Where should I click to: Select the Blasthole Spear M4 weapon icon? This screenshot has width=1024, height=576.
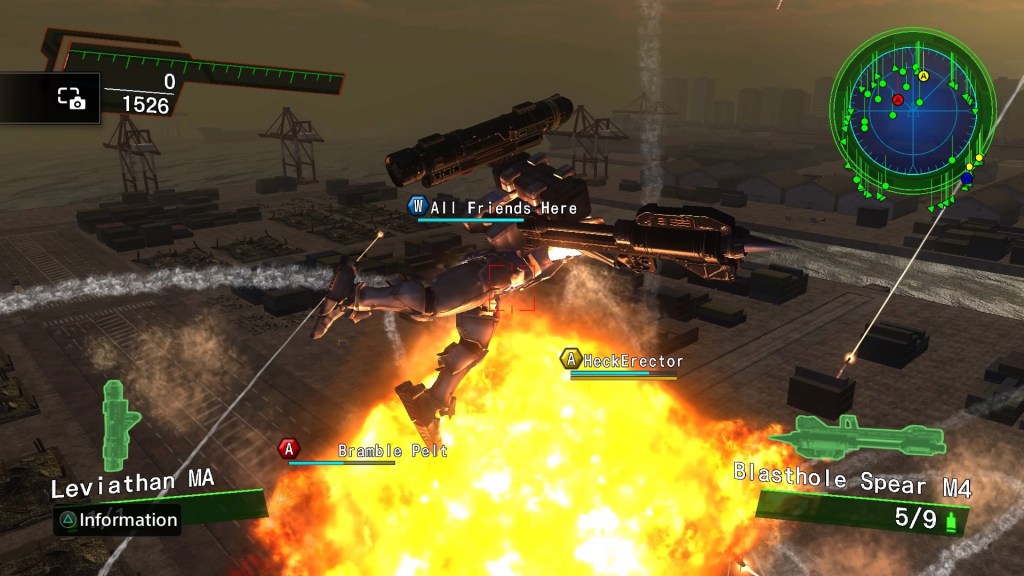tap(855, 436)
